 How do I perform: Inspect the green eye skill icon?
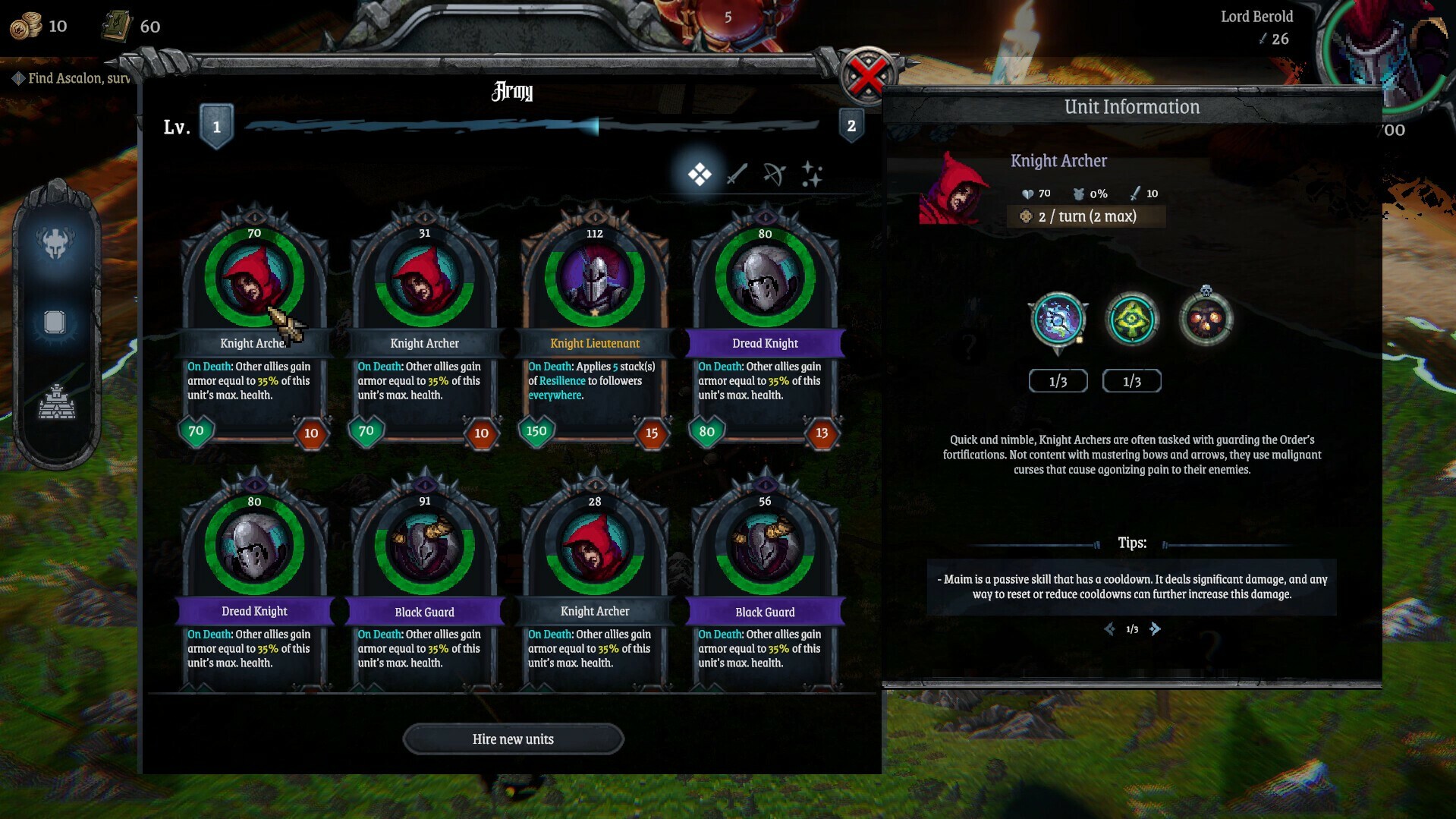click(x=1131, y=320)
